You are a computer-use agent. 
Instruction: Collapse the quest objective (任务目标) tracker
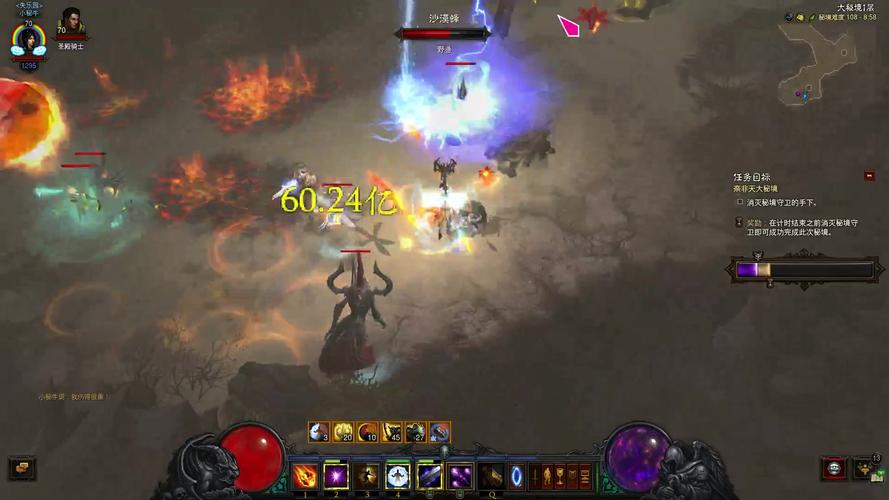point(869,176)
